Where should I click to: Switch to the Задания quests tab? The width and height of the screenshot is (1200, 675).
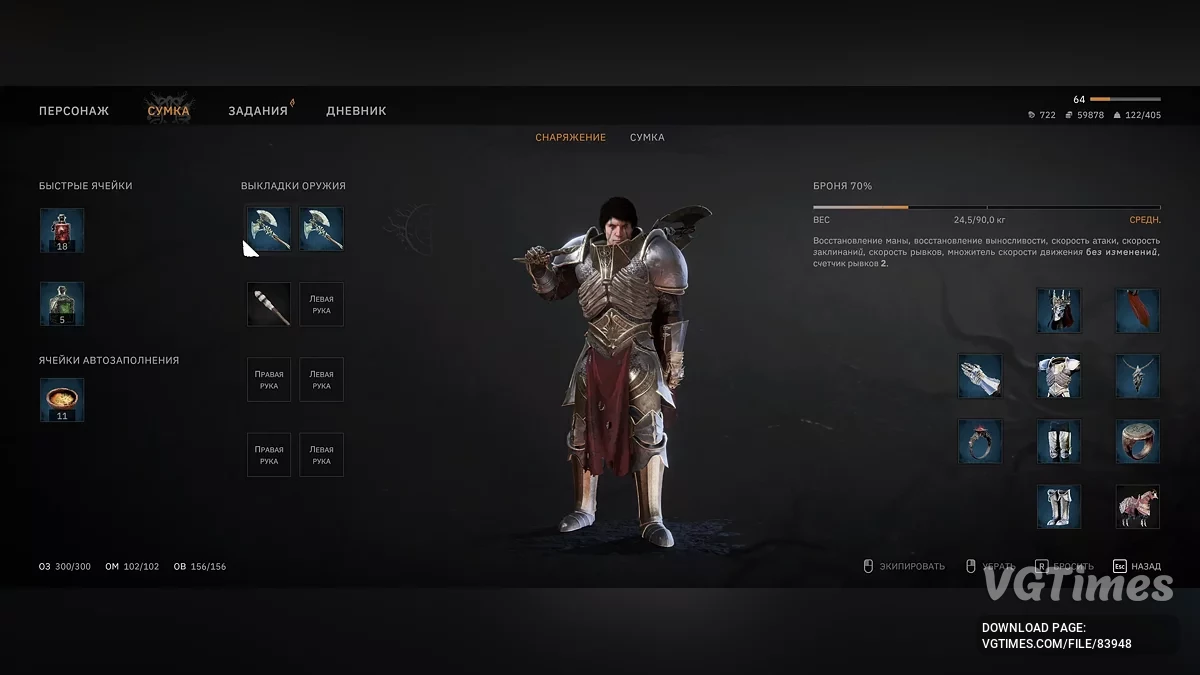tap(258, 111)
